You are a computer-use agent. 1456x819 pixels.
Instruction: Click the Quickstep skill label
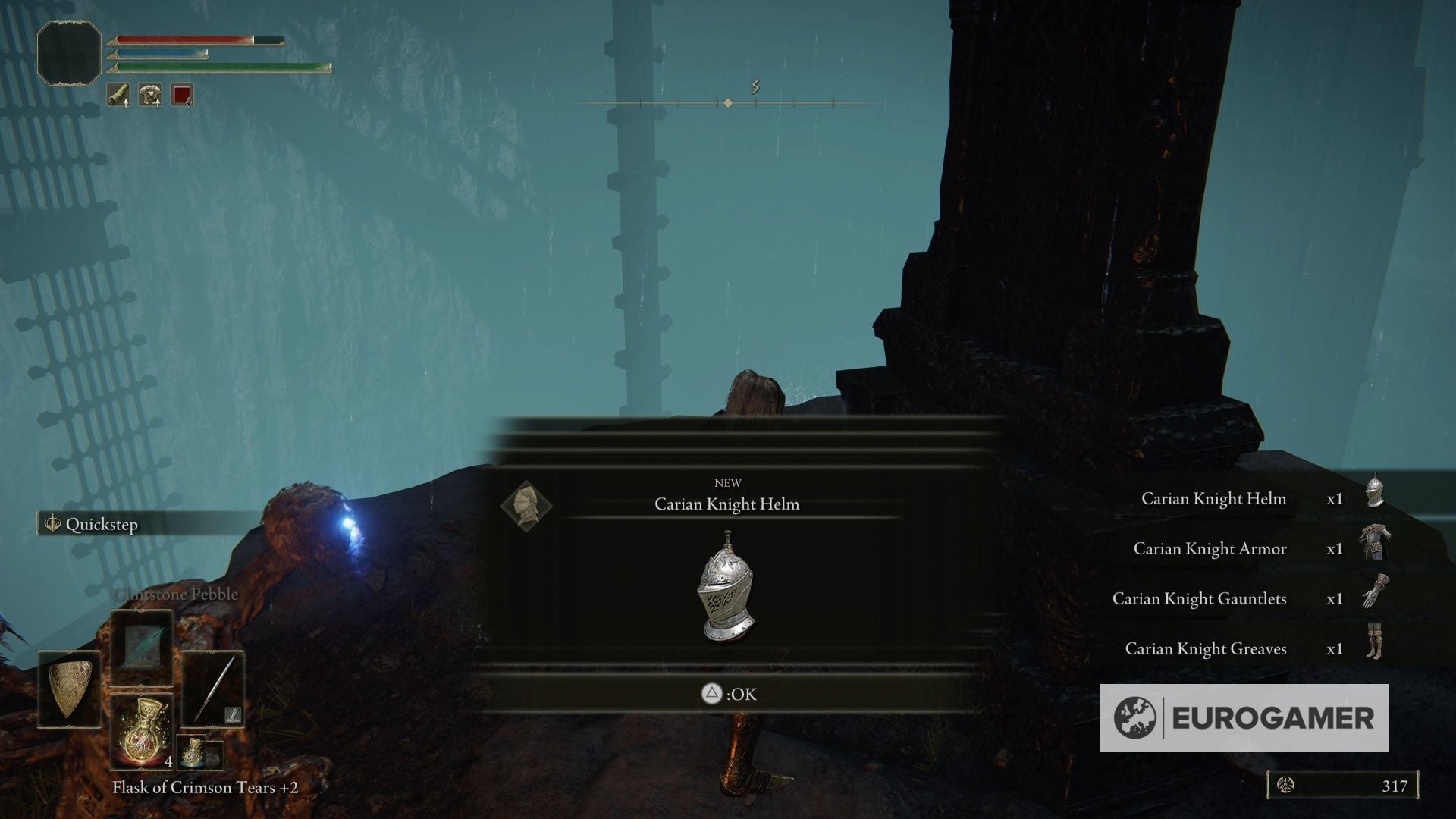102,525
